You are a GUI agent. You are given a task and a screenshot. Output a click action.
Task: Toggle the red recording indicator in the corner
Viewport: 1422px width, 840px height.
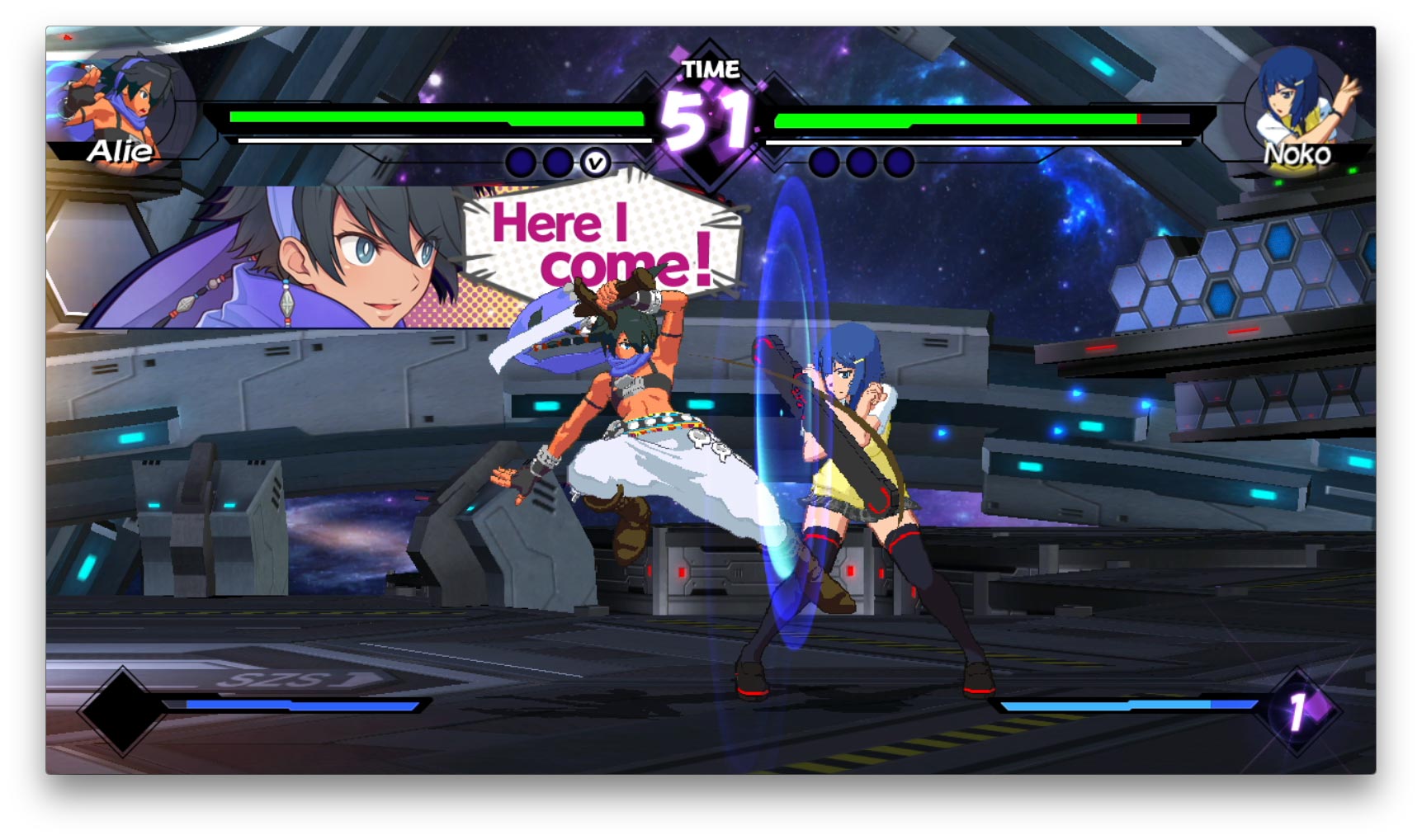68,37
